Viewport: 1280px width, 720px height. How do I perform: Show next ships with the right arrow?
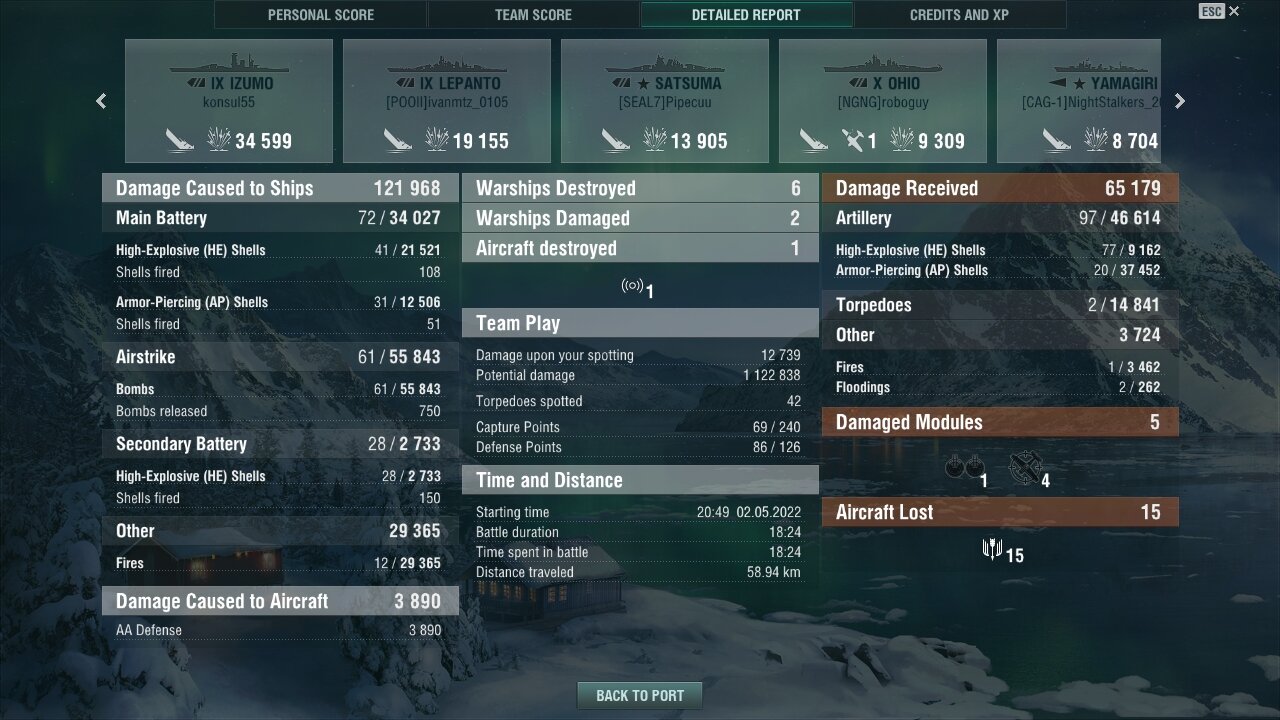click(x=1180, y=101)
